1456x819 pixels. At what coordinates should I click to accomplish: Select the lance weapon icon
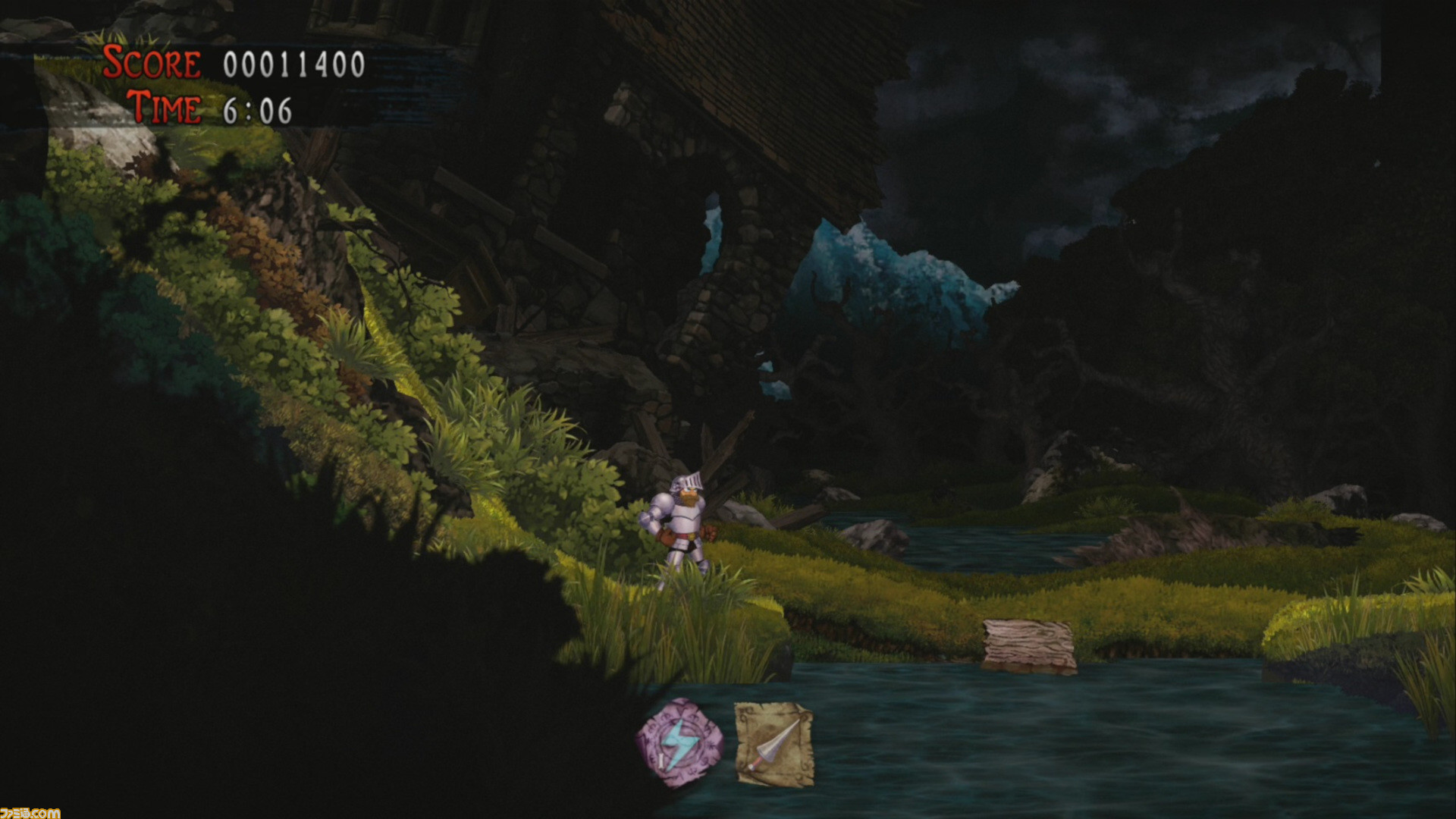774,742
